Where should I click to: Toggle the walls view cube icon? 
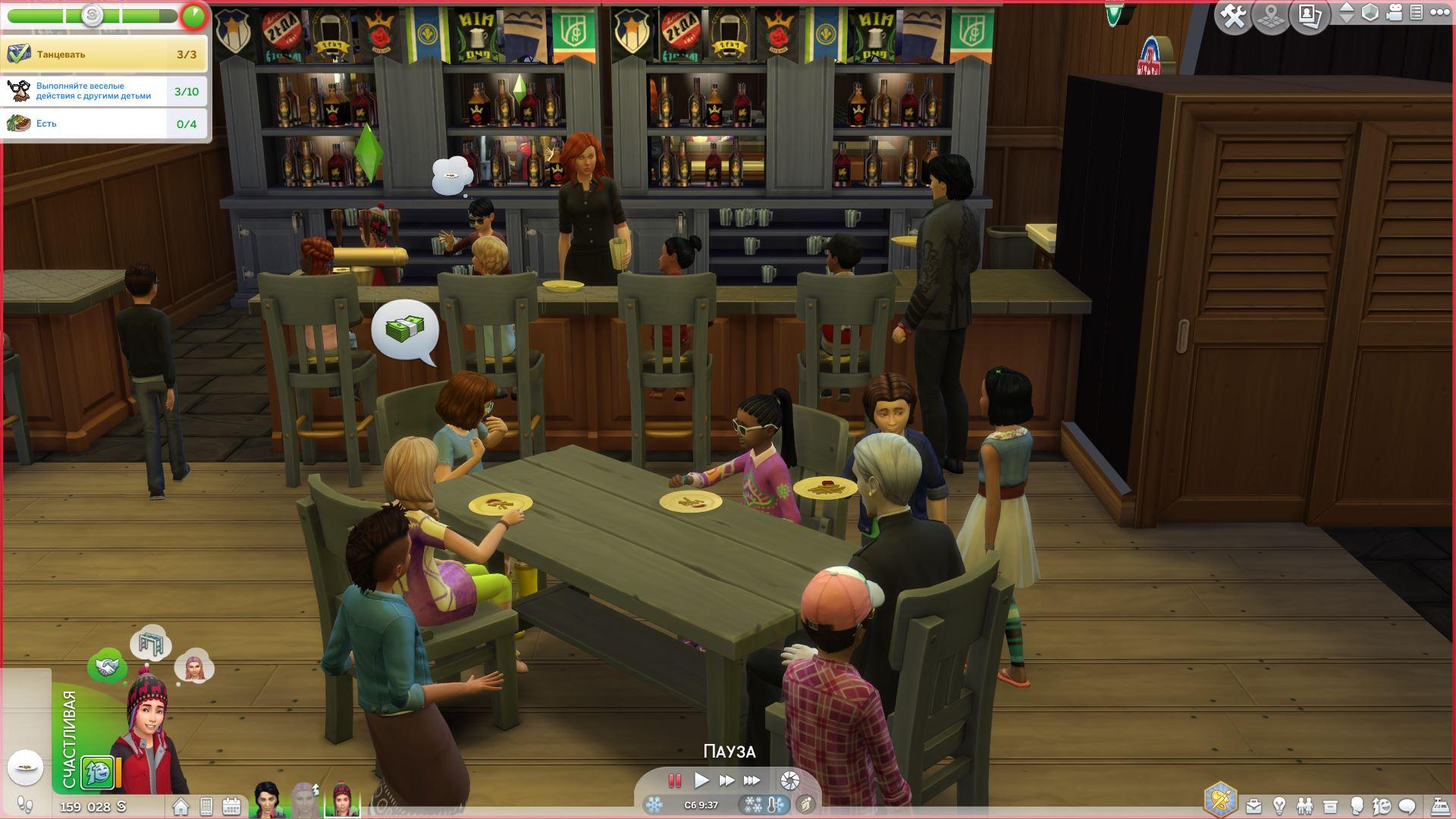pos(1370,13)
